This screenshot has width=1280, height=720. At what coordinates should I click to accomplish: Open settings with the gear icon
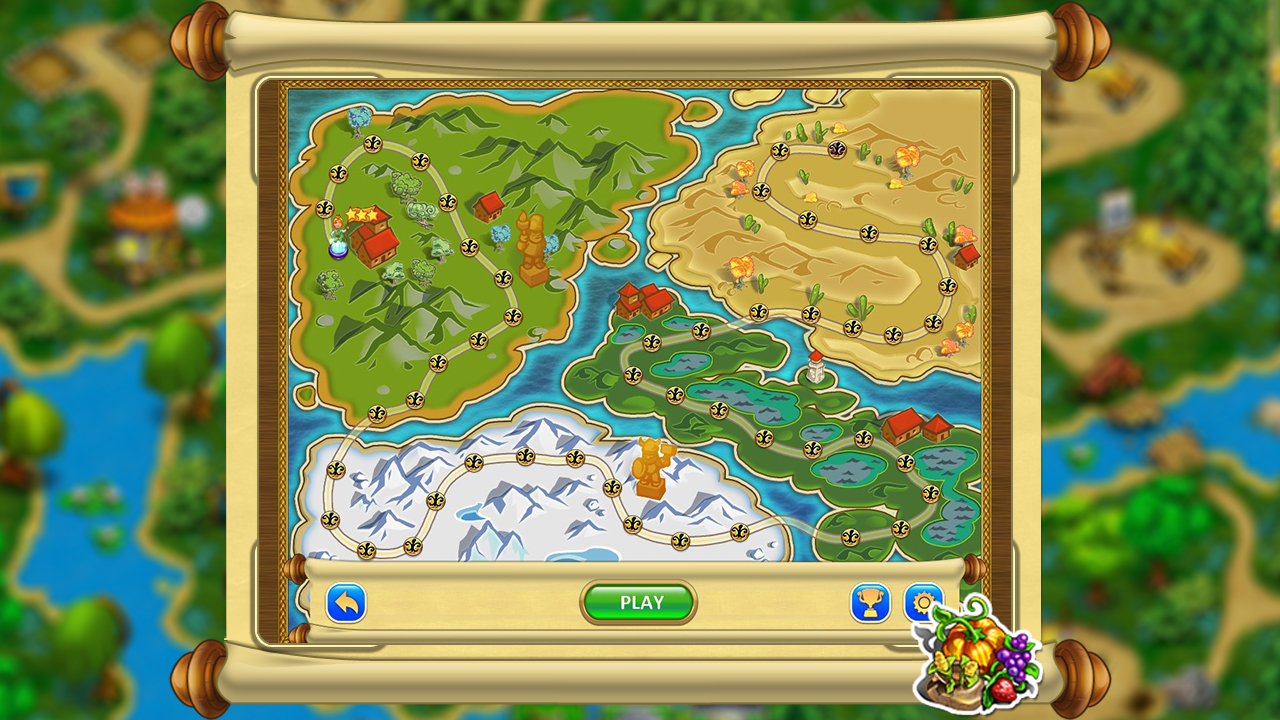coord(922,601)
